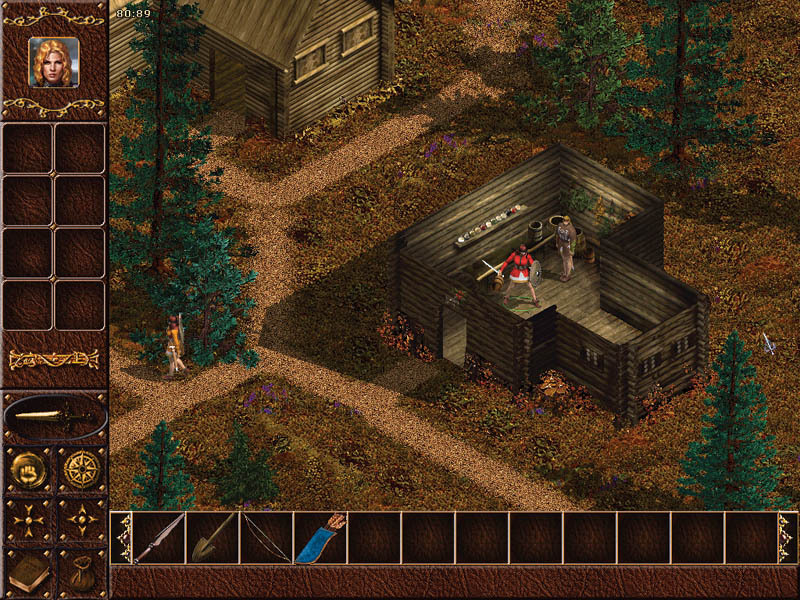Click the item bar's left end ornament arrow

point(121,538)
